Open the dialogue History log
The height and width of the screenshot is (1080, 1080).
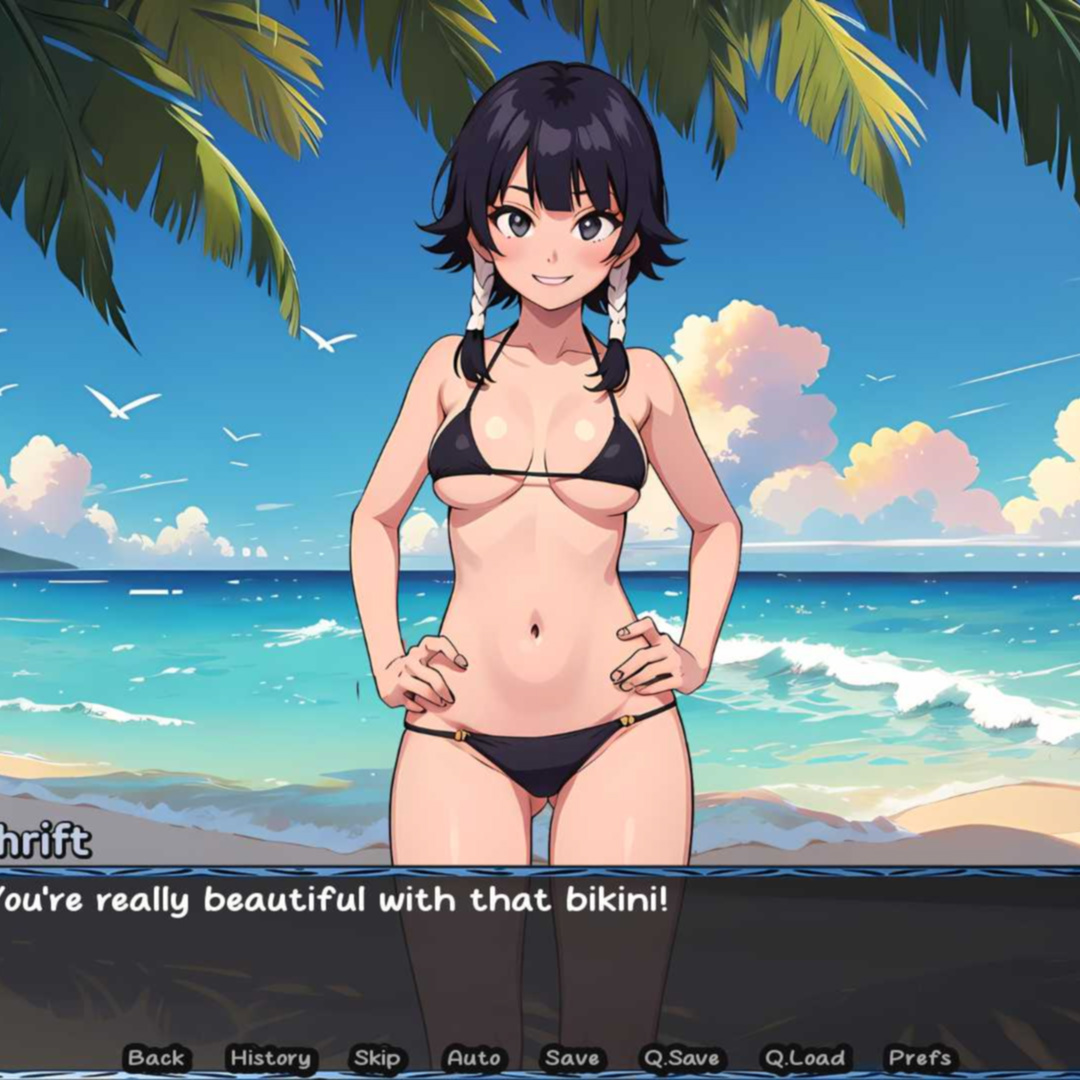click(x=270, y=1057)
